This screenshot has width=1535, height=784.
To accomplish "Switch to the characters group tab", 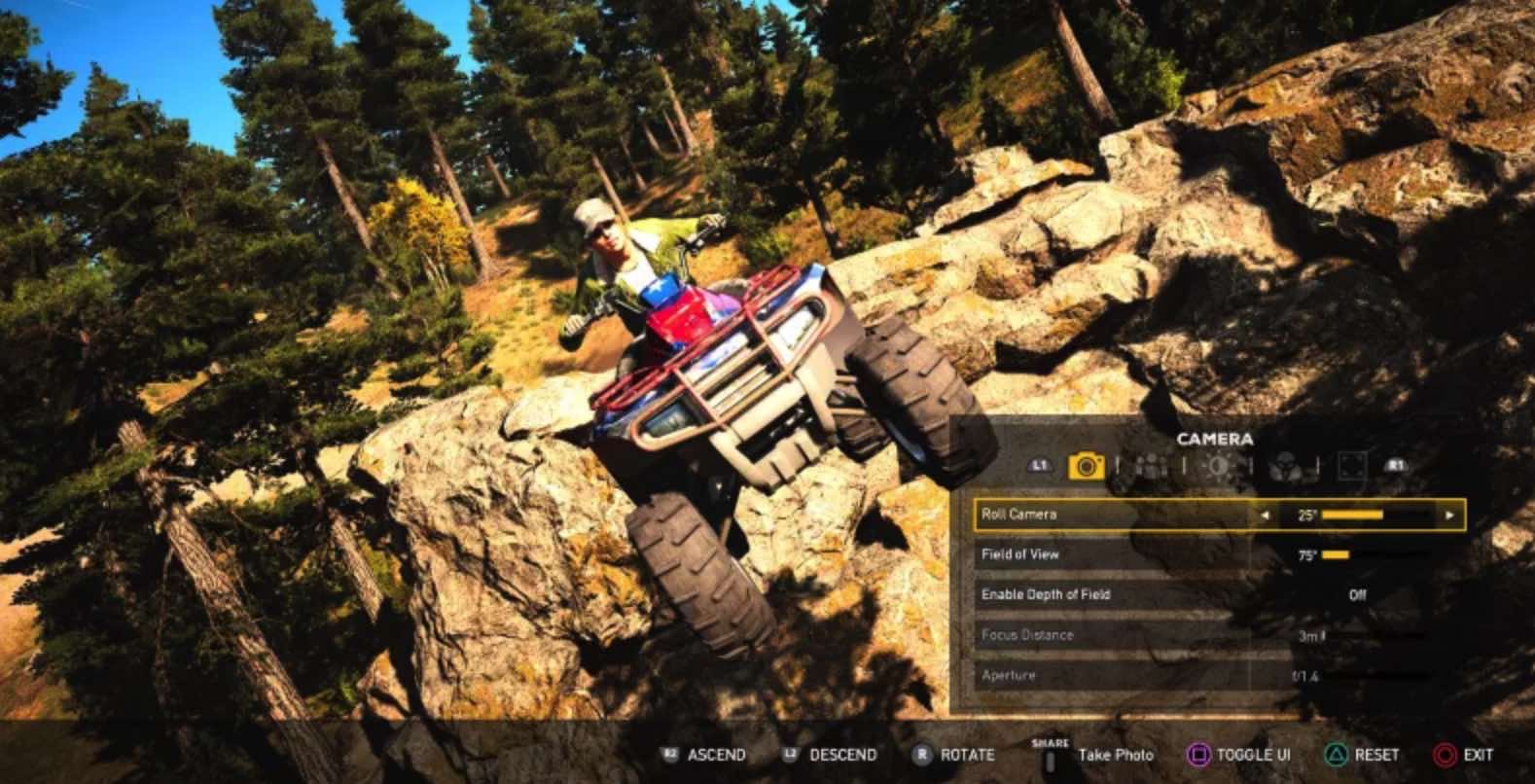I will click(1151, 466).
